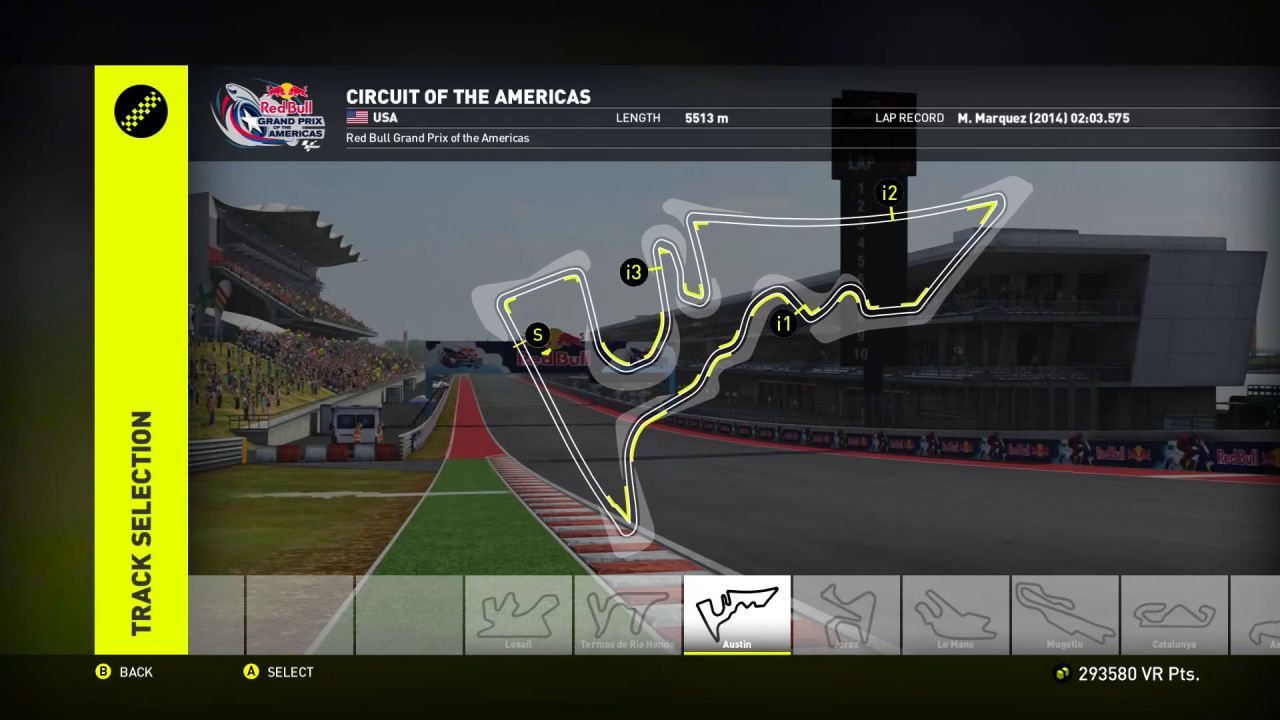The width and height of the screenshot is (1280, 720).
Task: Pick the Catalunya track thumbnail
Action: (1174, 614)
